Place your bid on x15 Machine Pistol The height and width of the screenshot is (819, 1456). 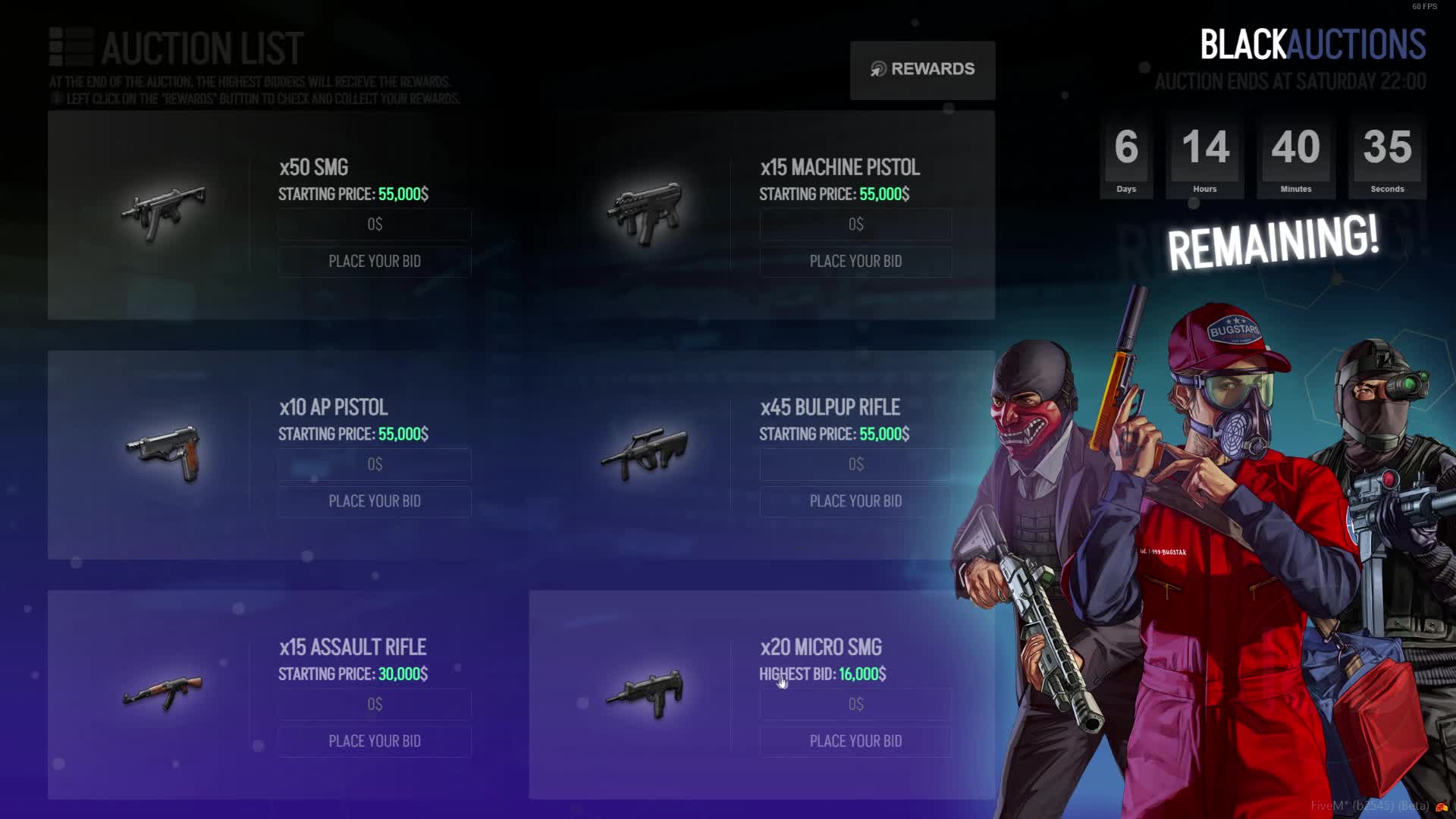855,262
